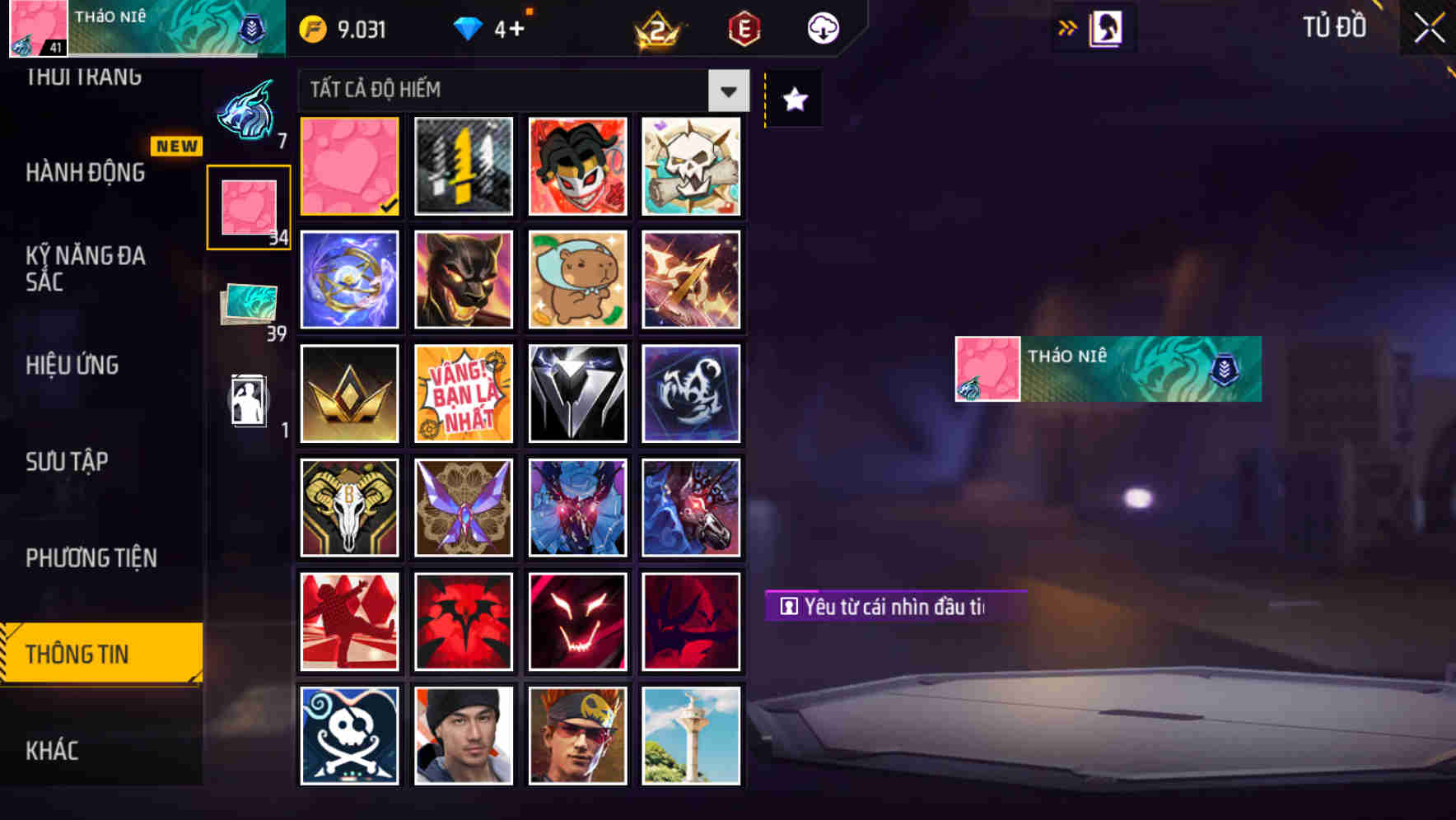Open the gold coin balance display
1456x820 pixels.
pos(342,27)
